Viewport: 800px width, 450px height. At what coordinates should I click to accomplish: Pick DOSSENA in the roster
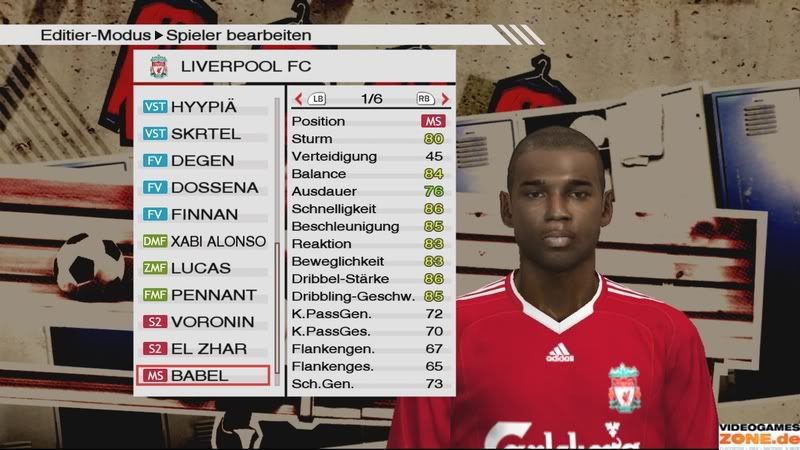[x=205, y=187]
